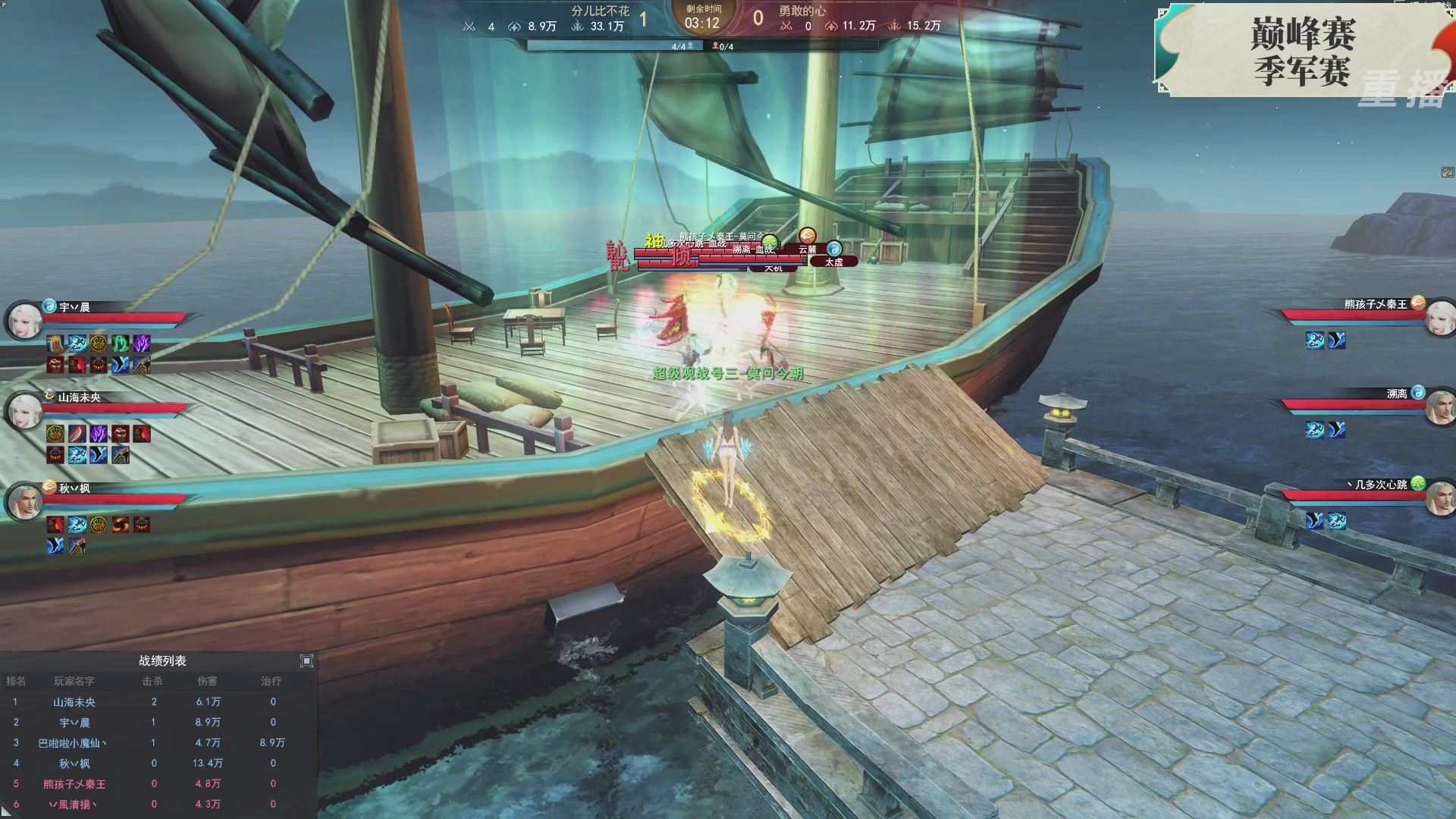Sort the scoreboard by 击杀 column
This screenshot has width=1456, height=819.
pos(152,681)
